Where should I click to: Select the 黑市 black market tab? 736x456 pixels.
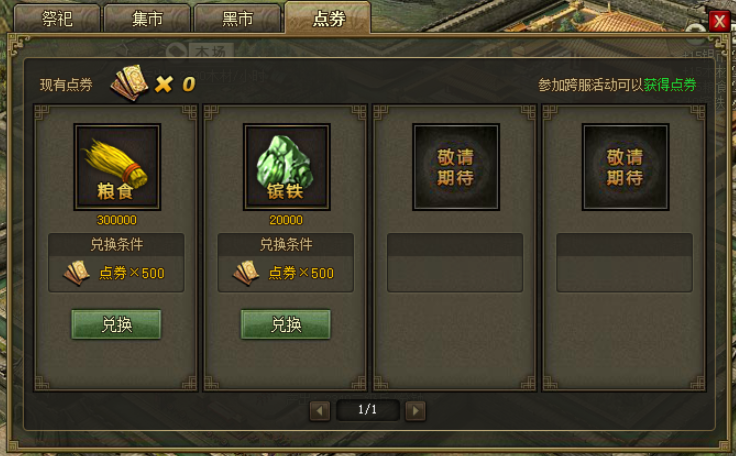click(x=237, y=19)
